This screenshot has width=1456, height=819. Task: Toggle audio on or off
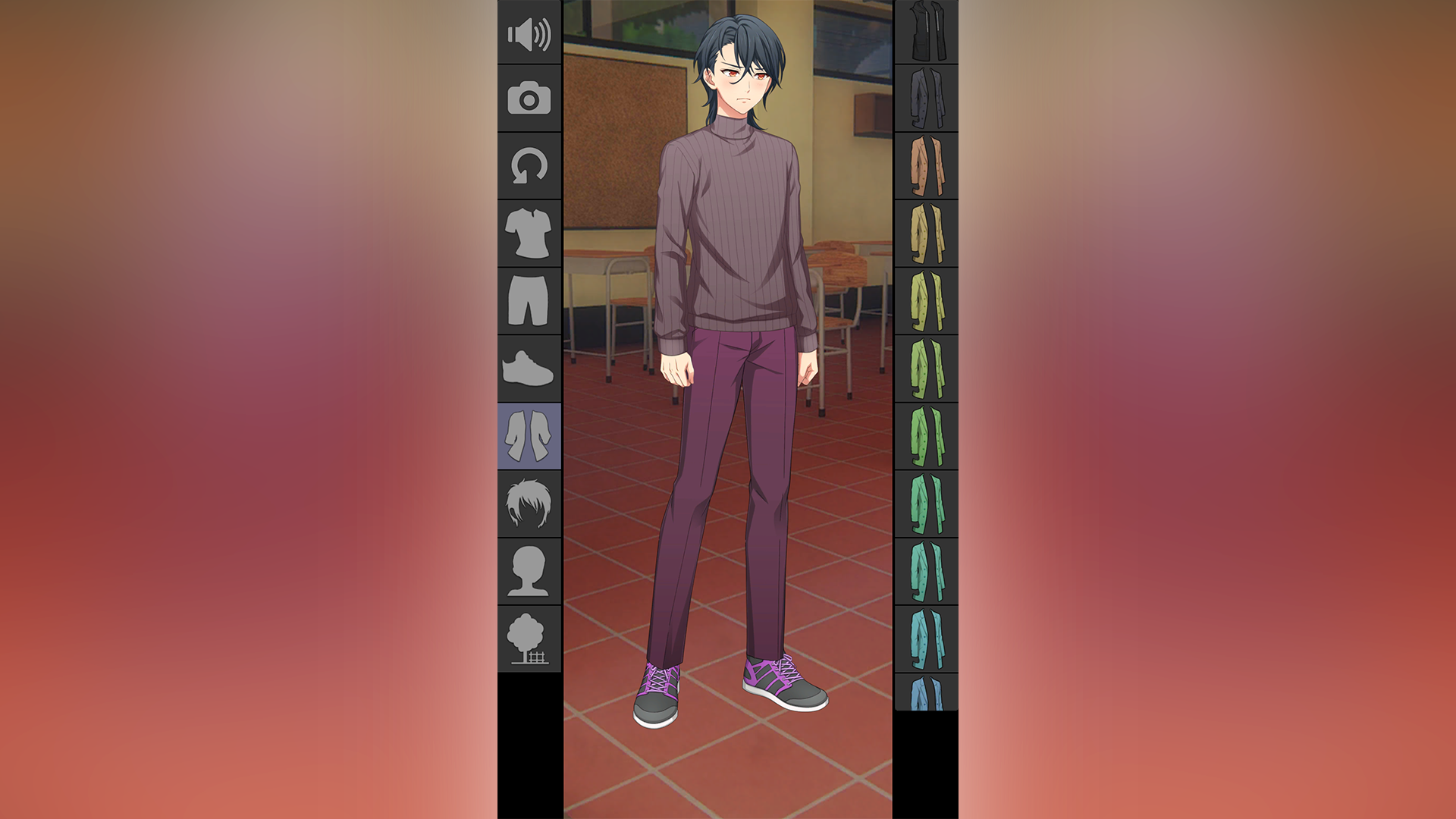529,34
